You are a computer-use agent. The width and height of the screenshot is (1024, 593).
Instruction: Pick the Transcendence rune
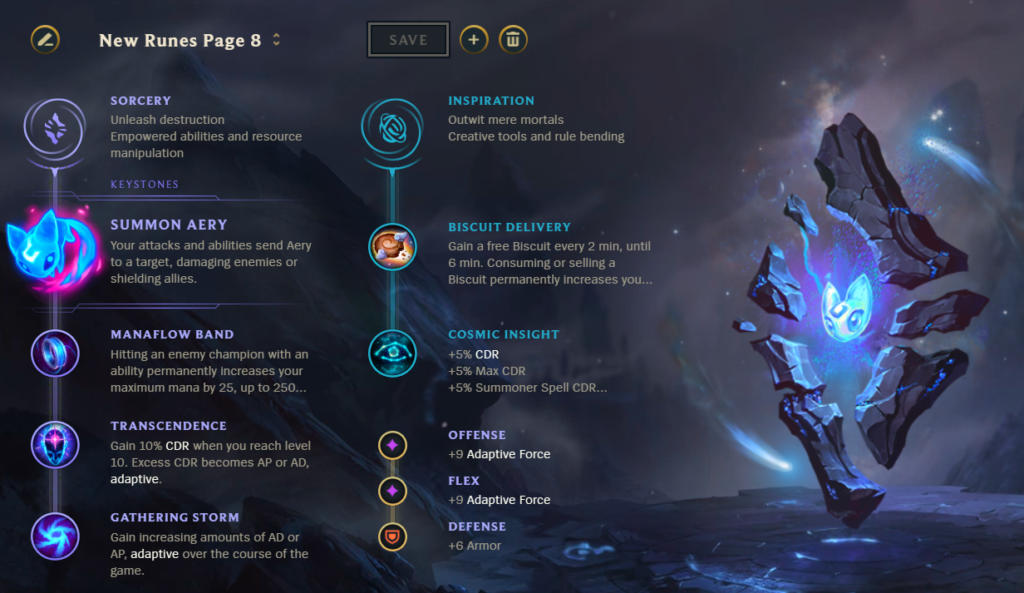[x=54, y=444]
